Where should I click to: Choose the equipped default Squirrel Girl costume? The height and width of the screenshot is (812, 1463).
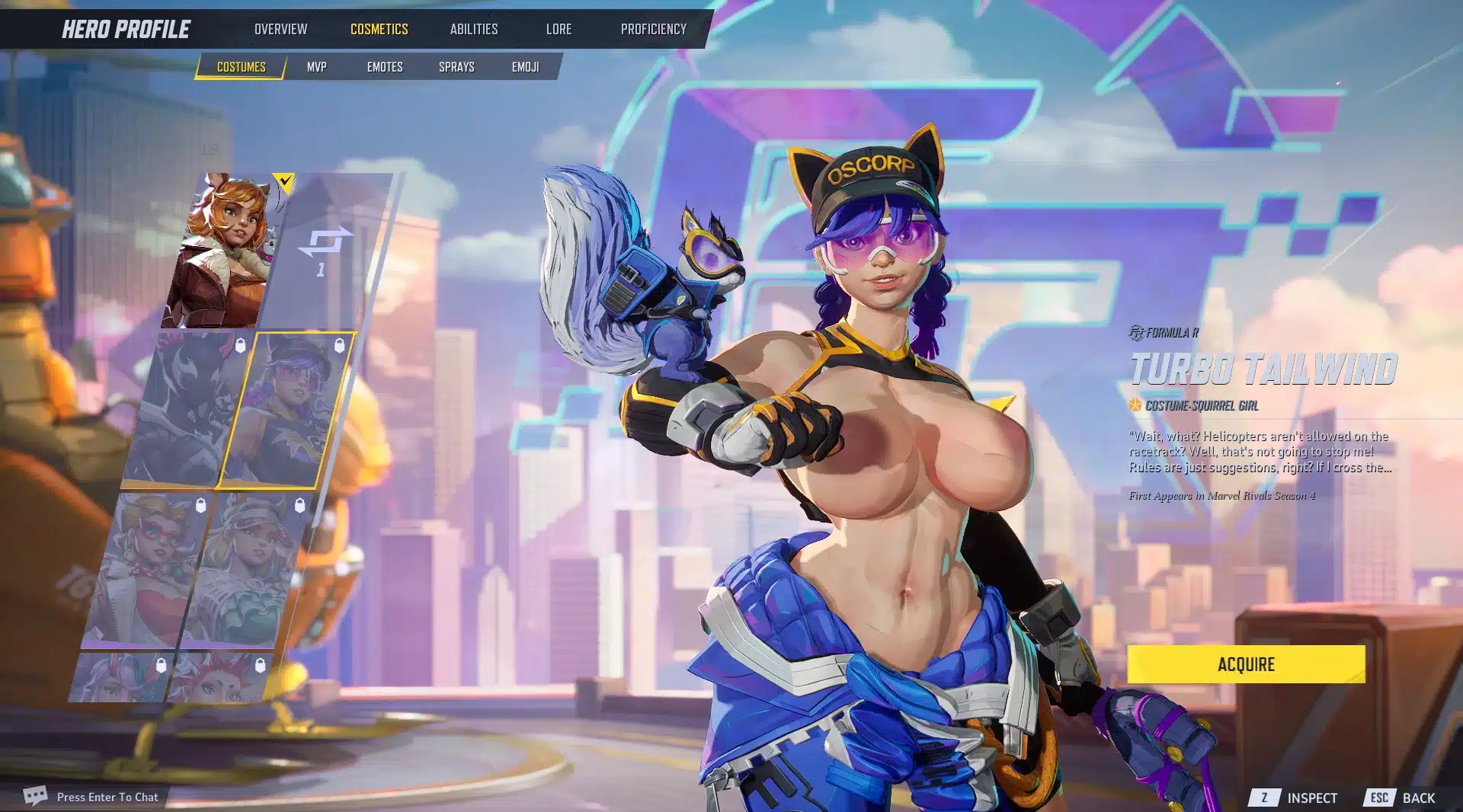pos(225,251)
